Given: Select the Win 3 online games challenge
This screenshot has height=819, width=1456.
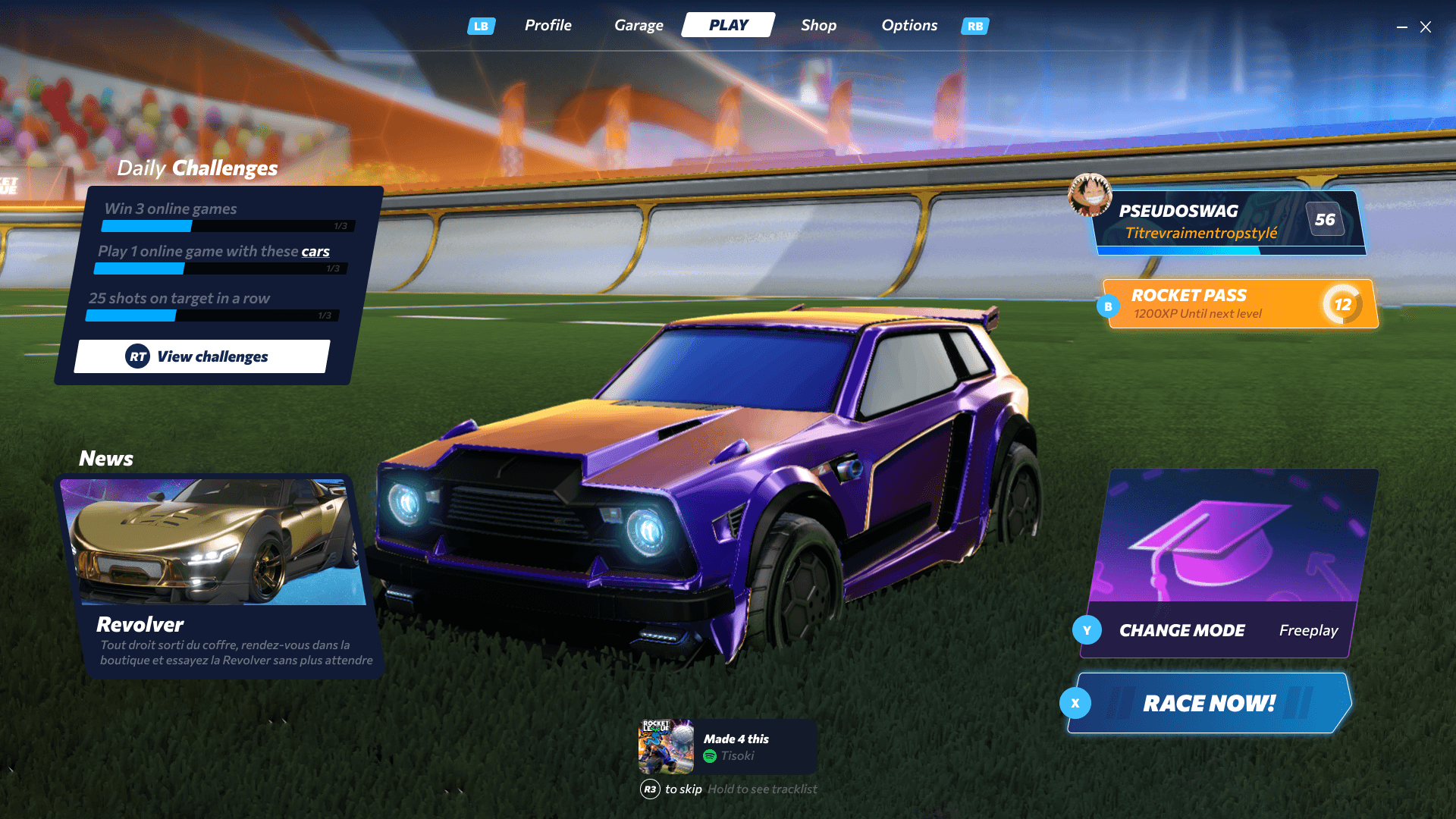Looking at the screenshot, I should (x=227, y=215).
